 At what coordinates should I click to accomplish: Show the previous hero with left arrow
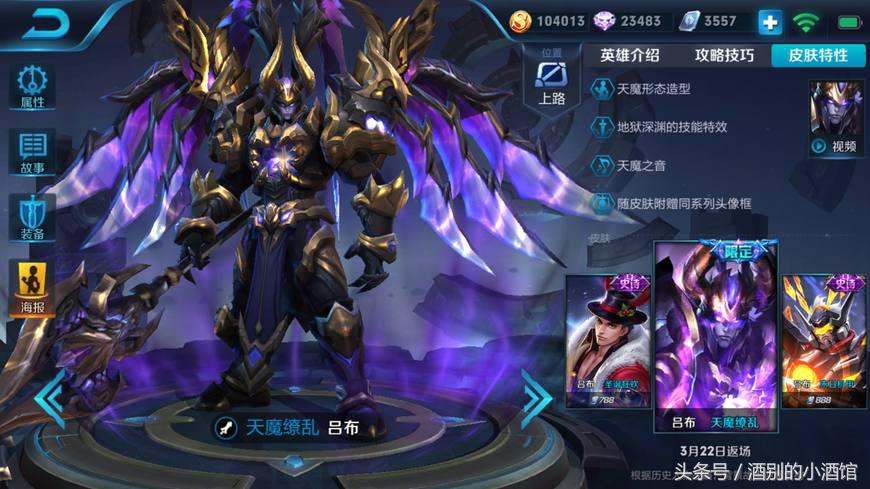(x=50, y=398)
